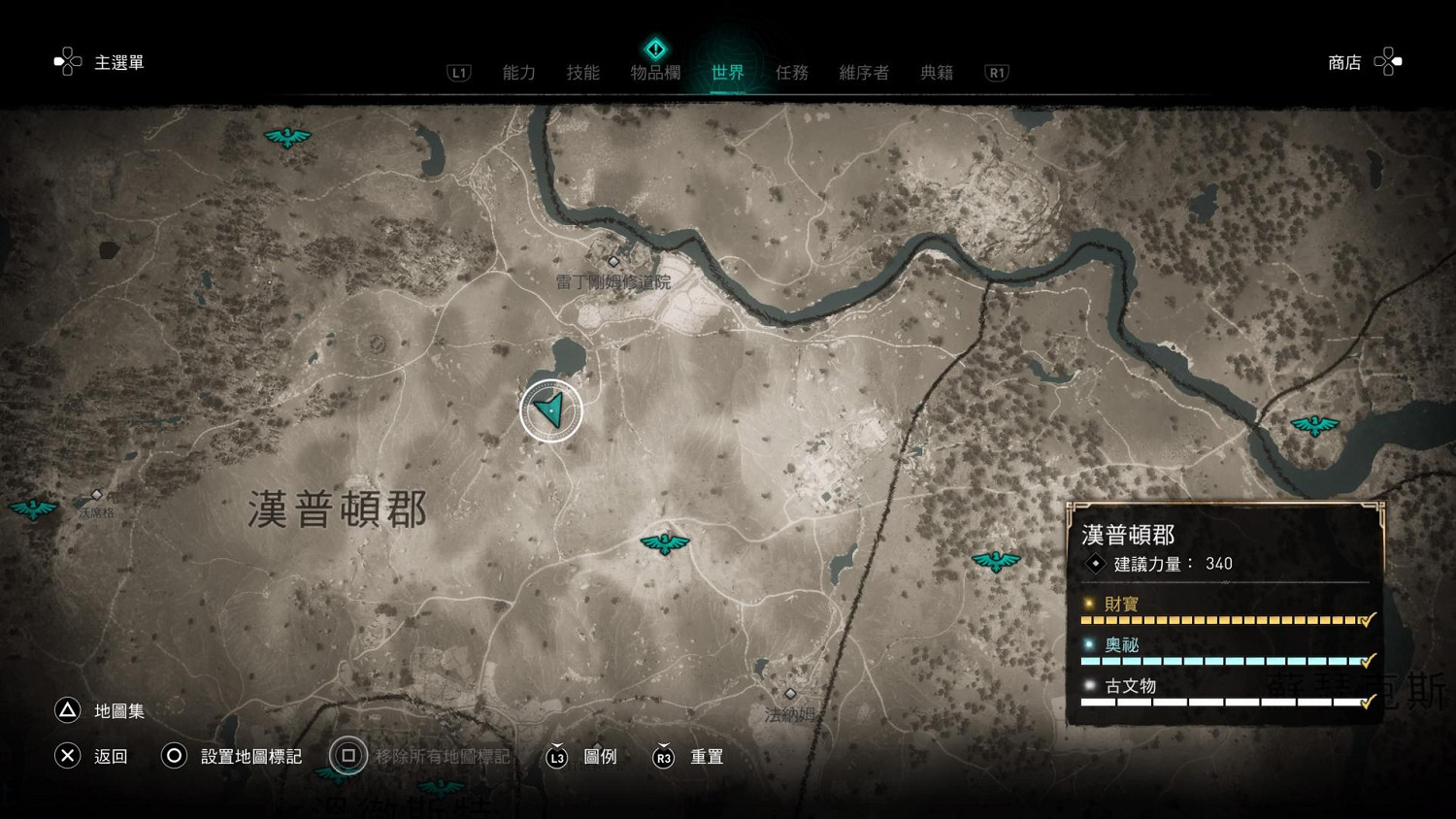Viewport: 1456px width, 819px height.
Task: Click 設置地圖標記 to place a map marker
Action: click(251, 756)
